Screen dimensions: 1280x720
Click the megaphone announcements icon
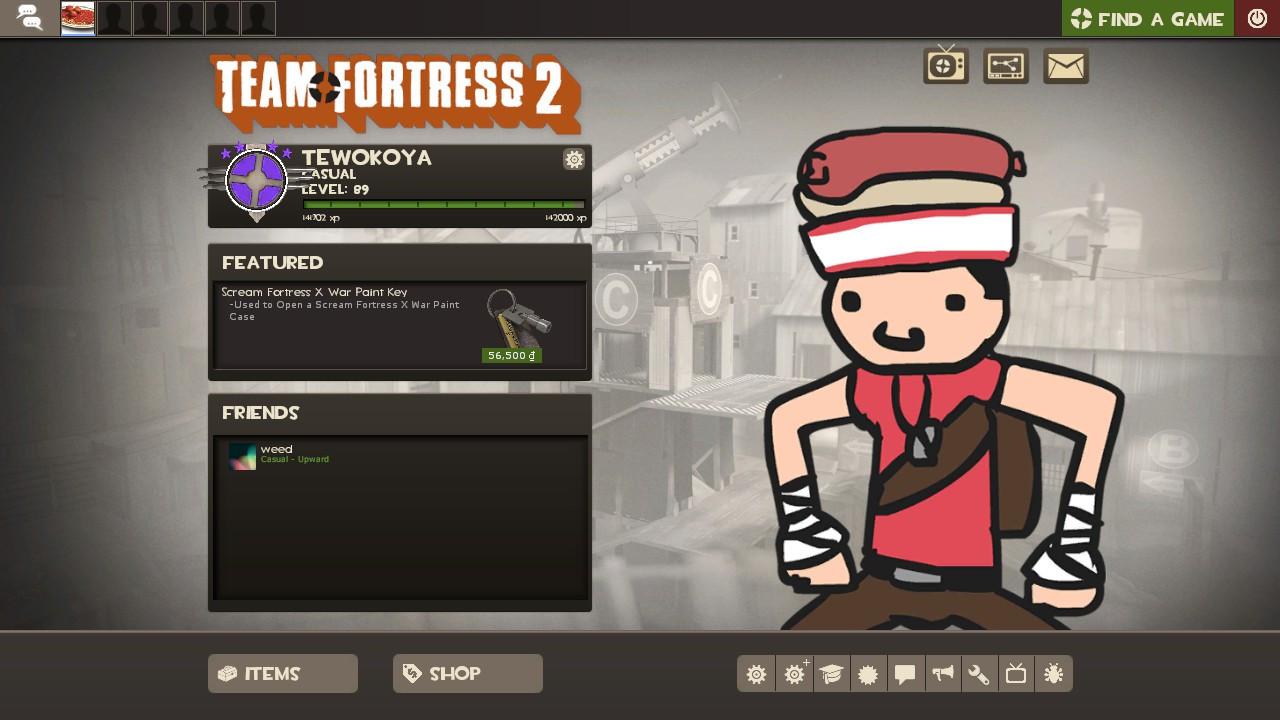coord(942,673)
